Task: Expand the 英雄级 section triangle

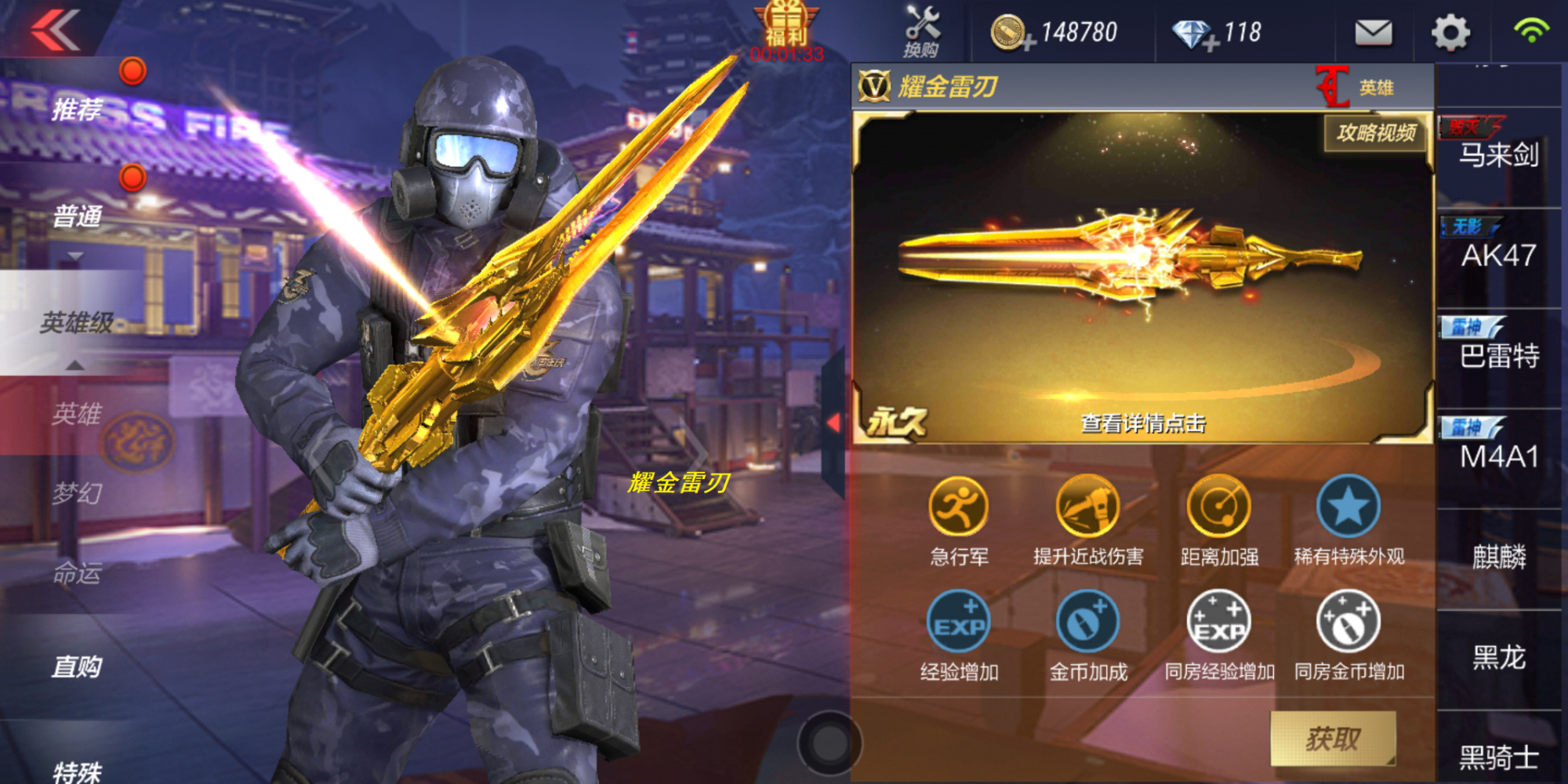Action: click(74, 365)
